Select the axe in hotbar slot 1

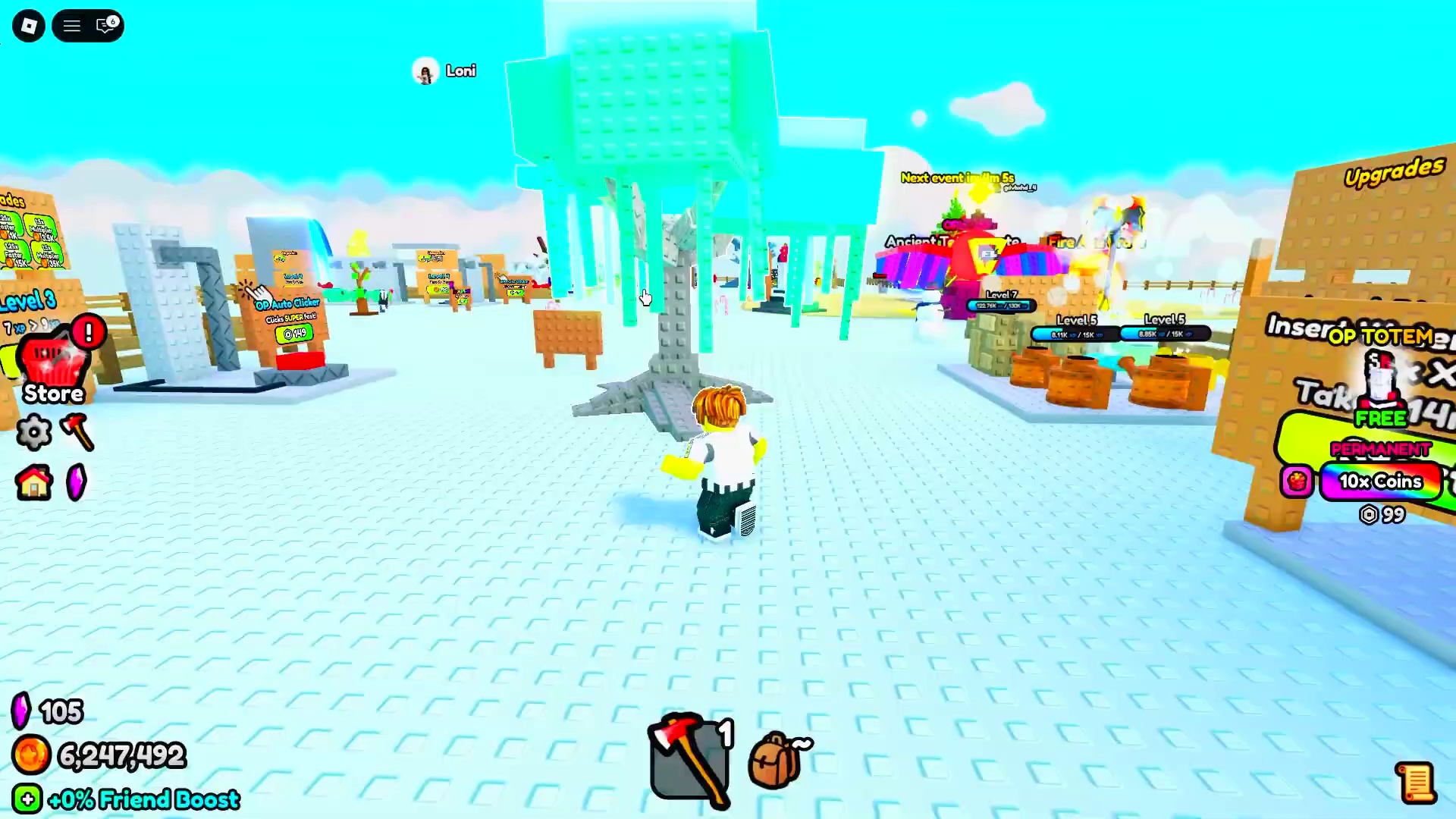(689, 760)
